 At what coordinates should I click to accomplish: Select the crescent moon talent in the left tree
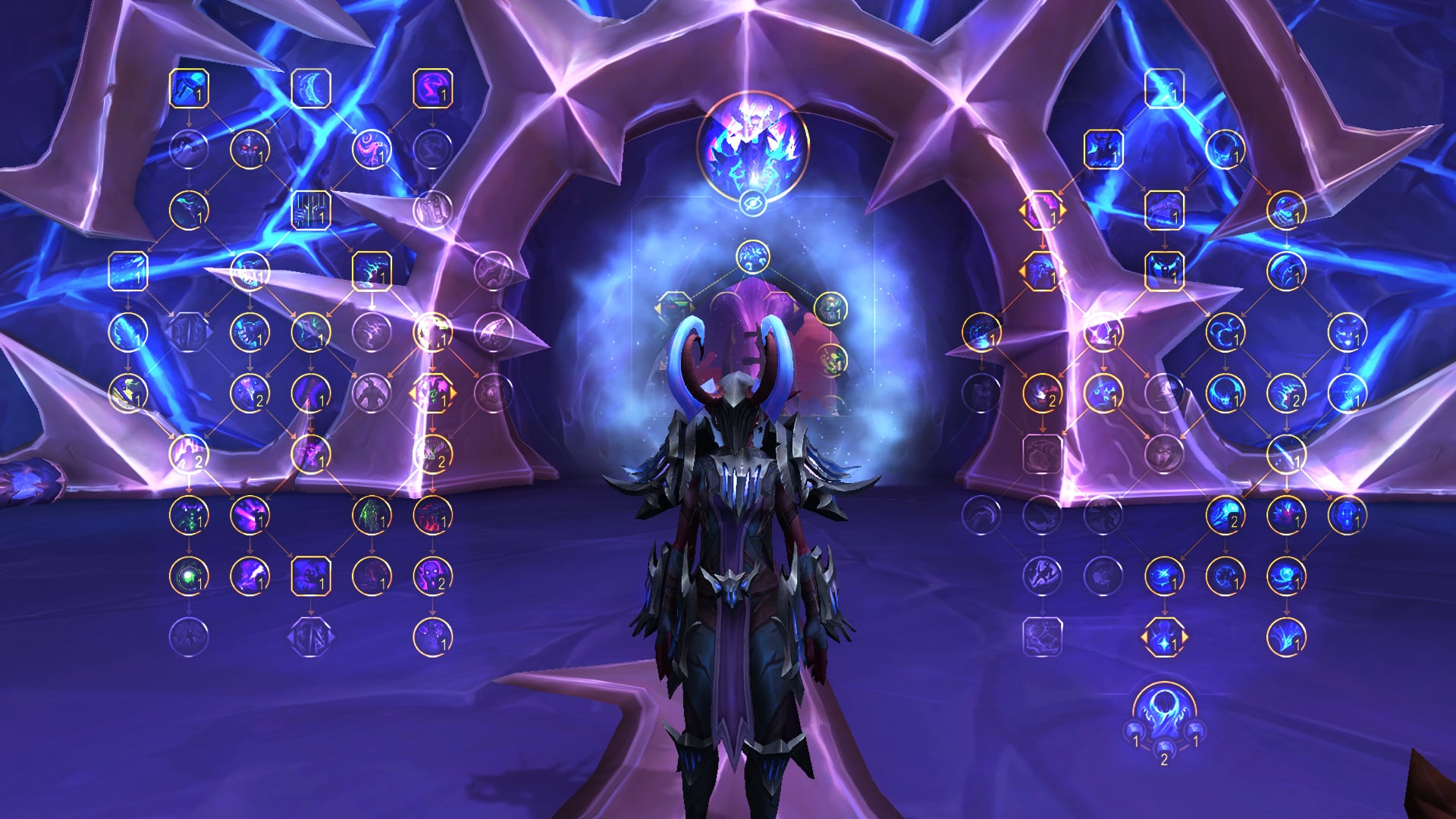[x=311, y=88]
